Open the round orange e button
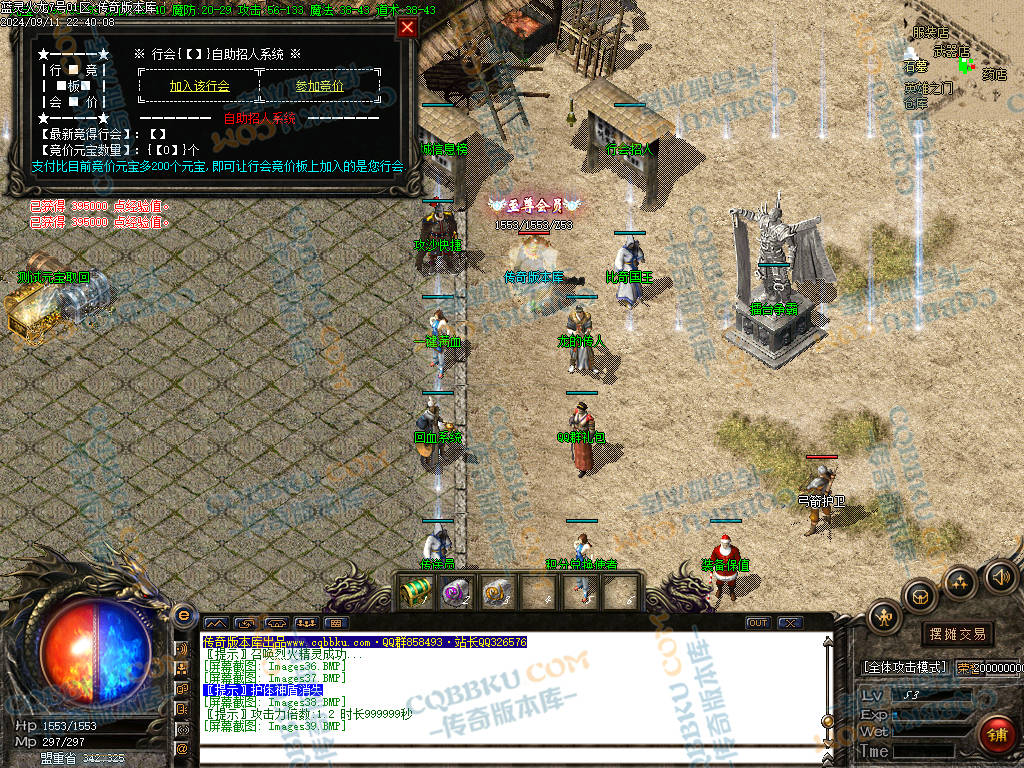Viewport: 1024px width, 768px height. pyautogui.click(x=183, y=615)
